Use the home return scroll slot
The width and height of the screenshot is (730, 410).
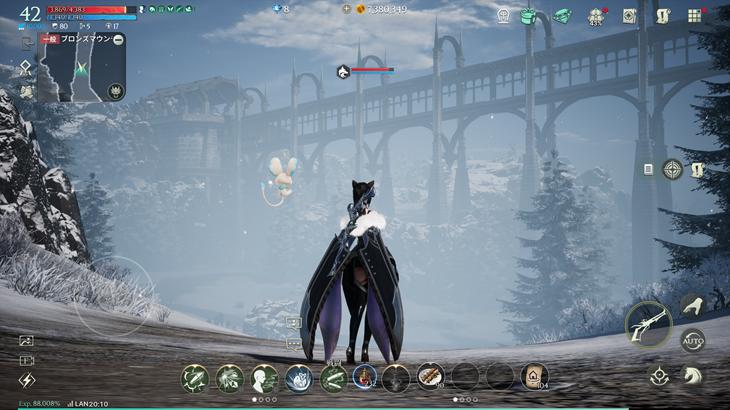click(534, 376)
